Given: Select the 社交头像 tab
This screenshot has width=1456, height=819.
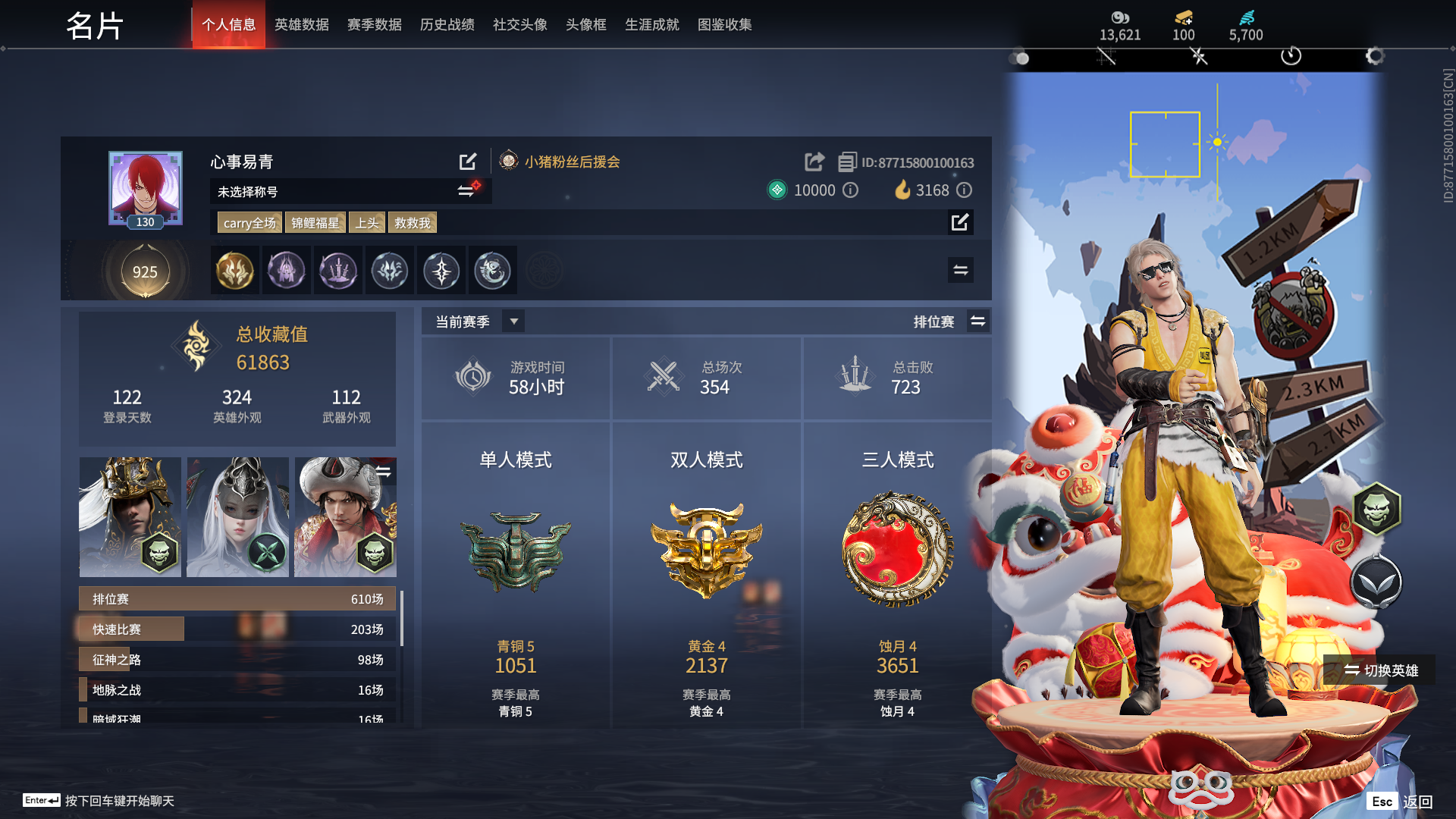Looking at the screenshot, I should 519,24.
